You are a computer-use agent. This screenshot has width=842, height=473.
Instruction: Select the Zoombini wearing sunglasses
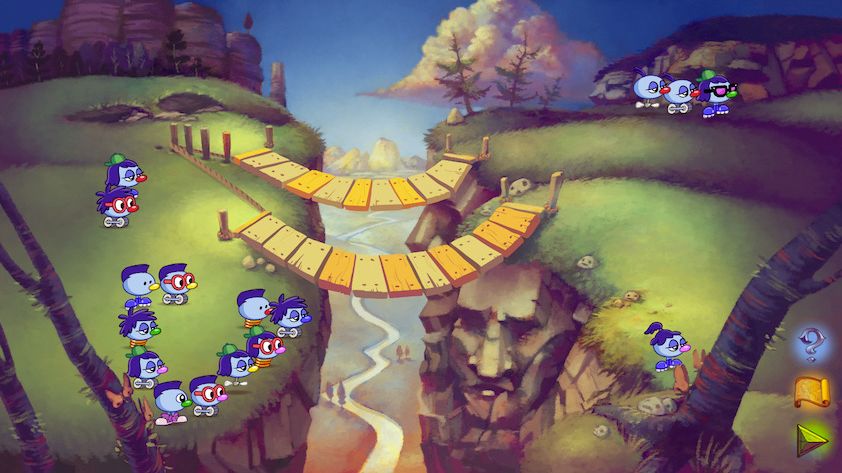coord(714,92)
